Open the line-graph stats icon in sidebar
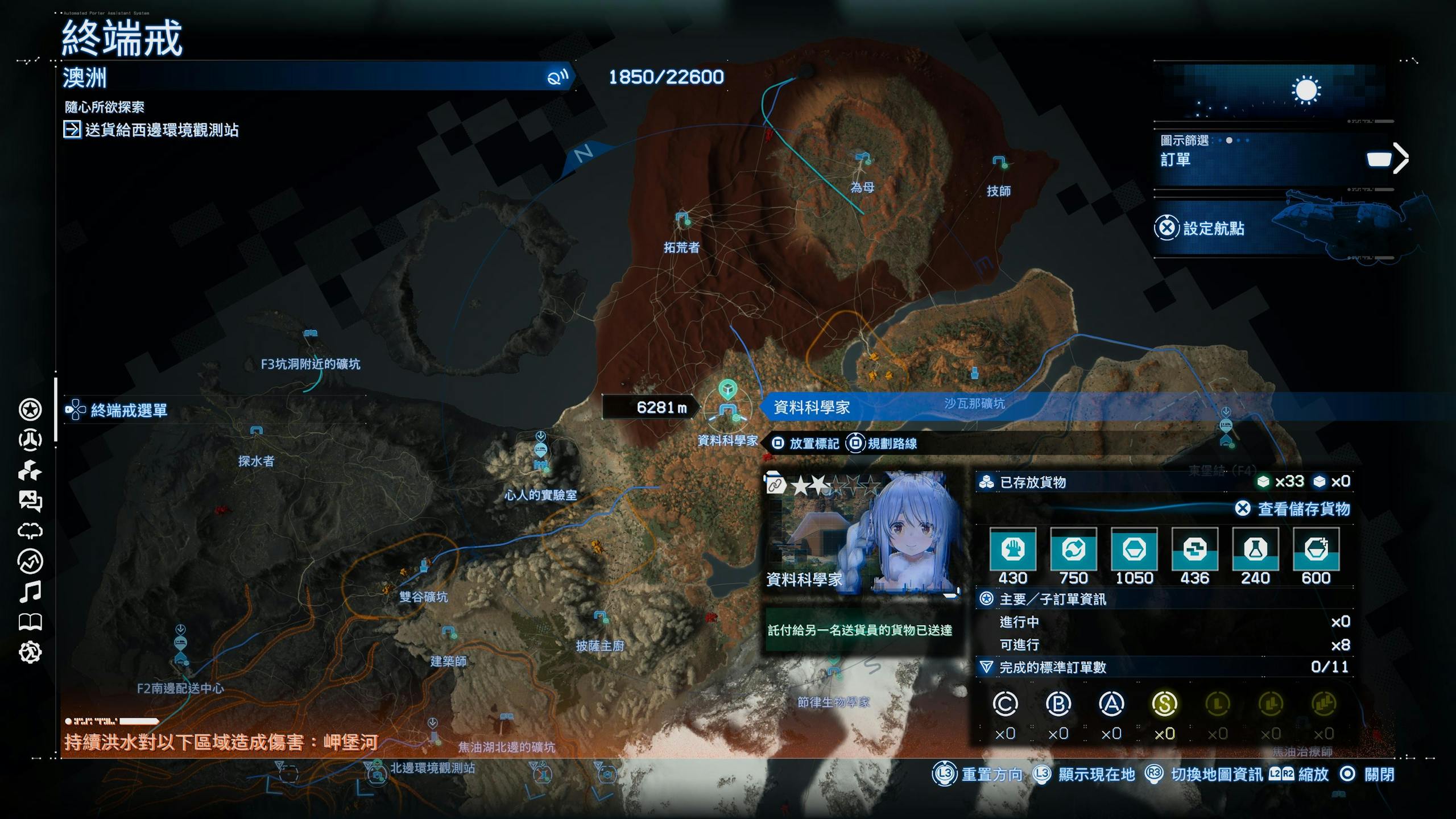 (30, 561)
